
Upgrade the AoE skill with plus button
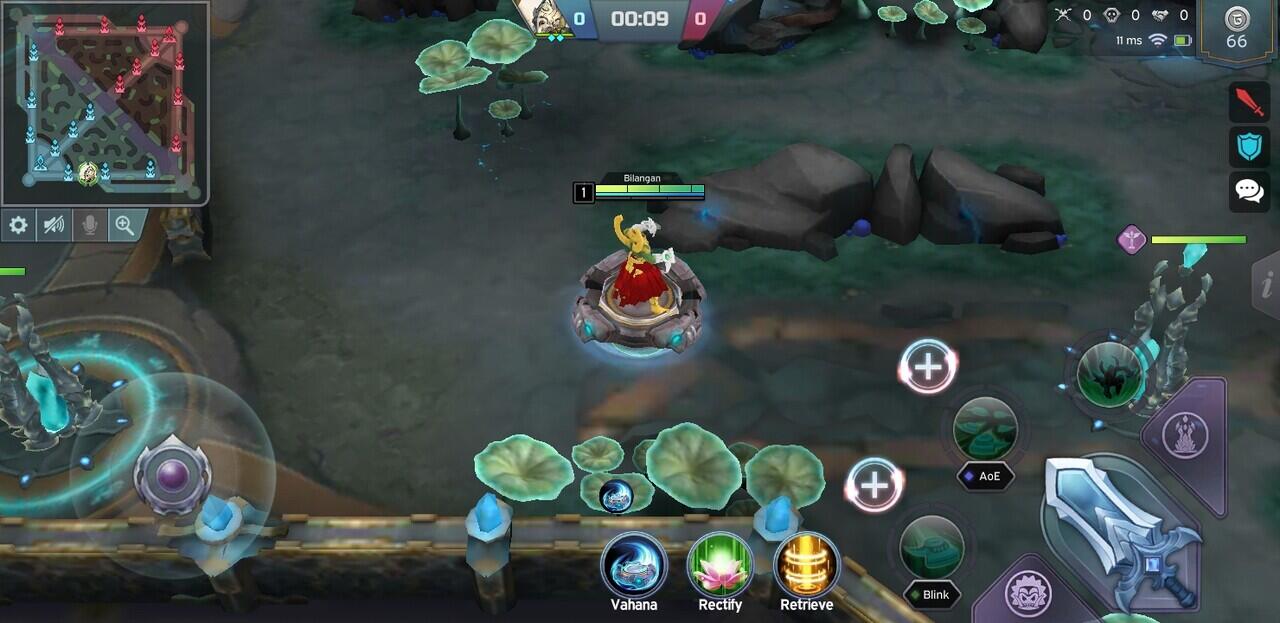pos(928,367)
